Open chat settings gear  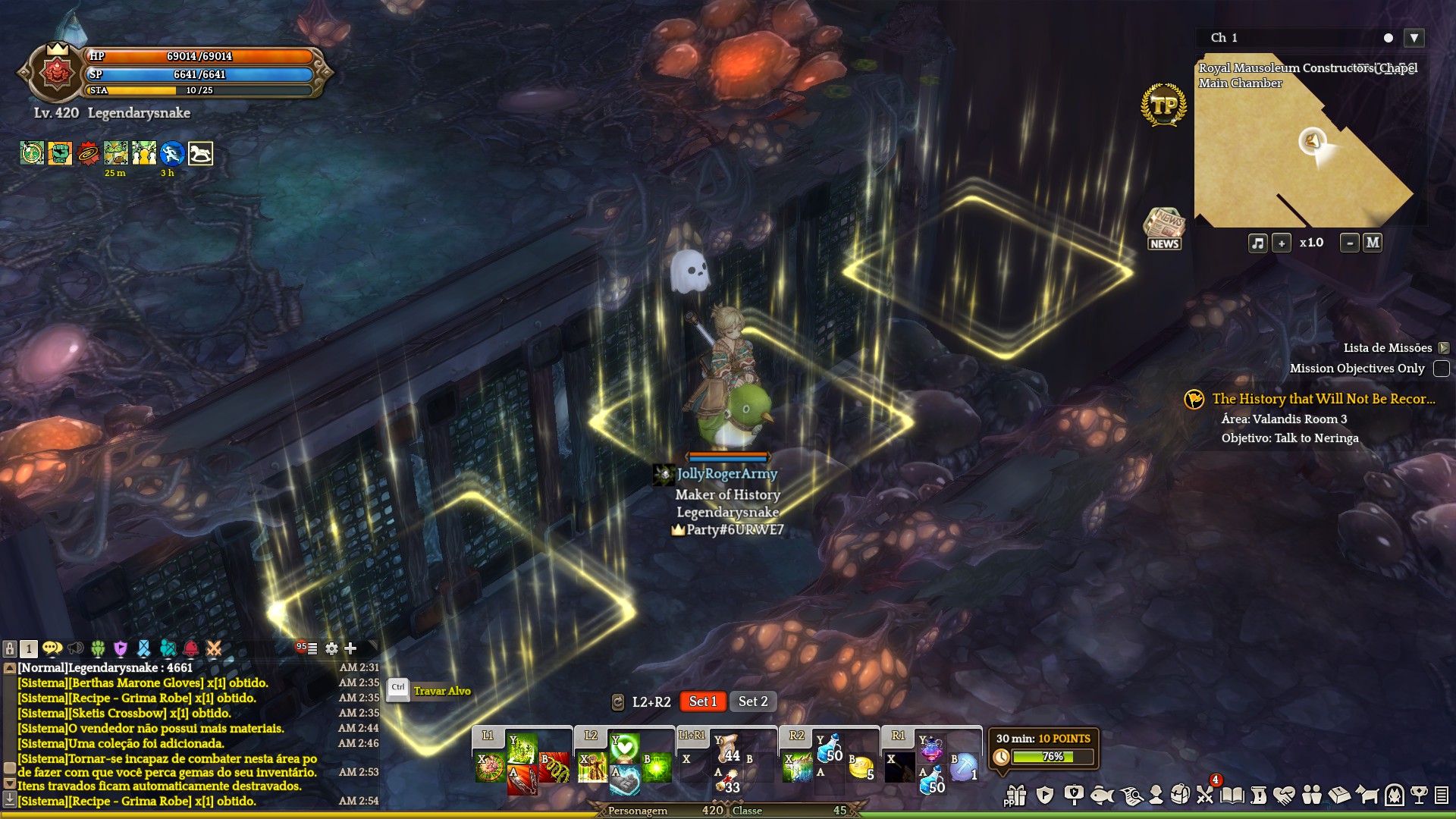click(x=331, y=648)
